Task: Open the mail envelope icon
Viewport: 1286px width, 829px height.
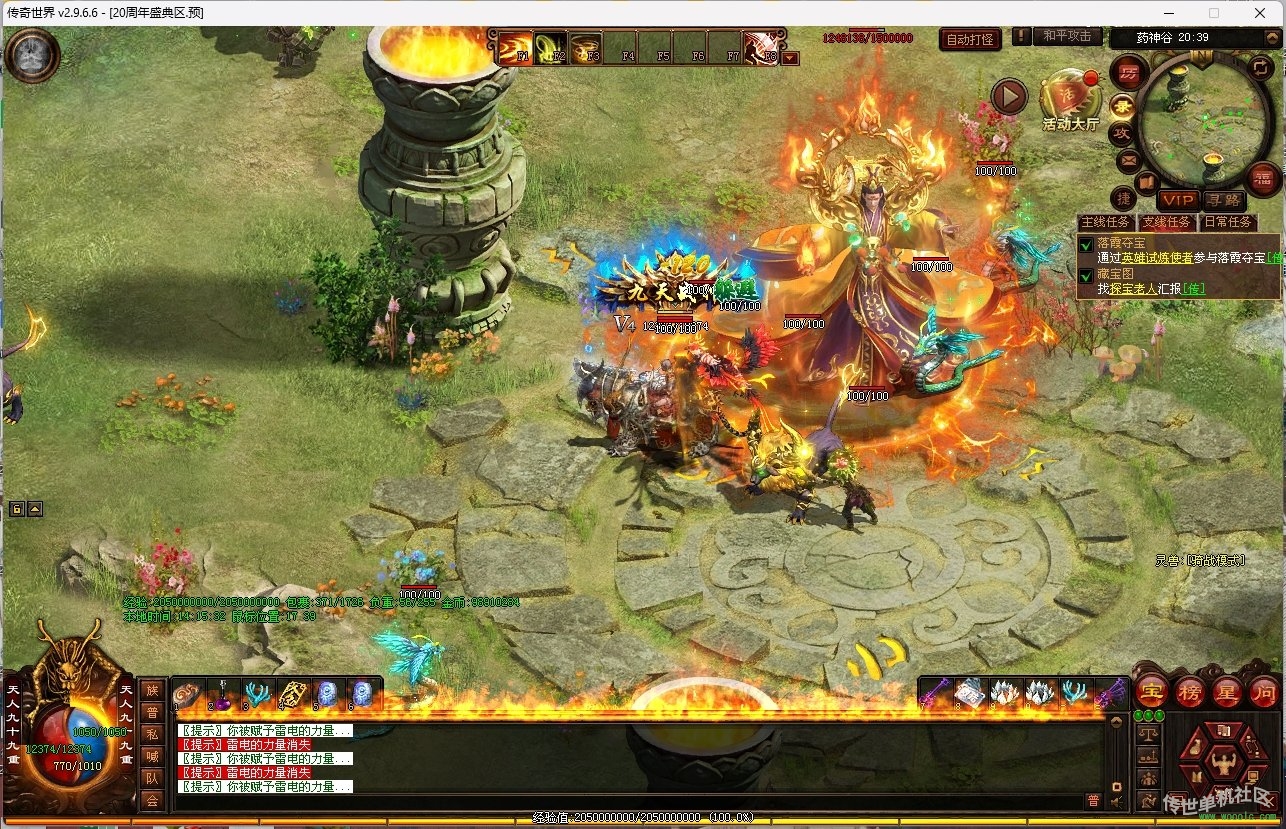Action: (1129, 160)
